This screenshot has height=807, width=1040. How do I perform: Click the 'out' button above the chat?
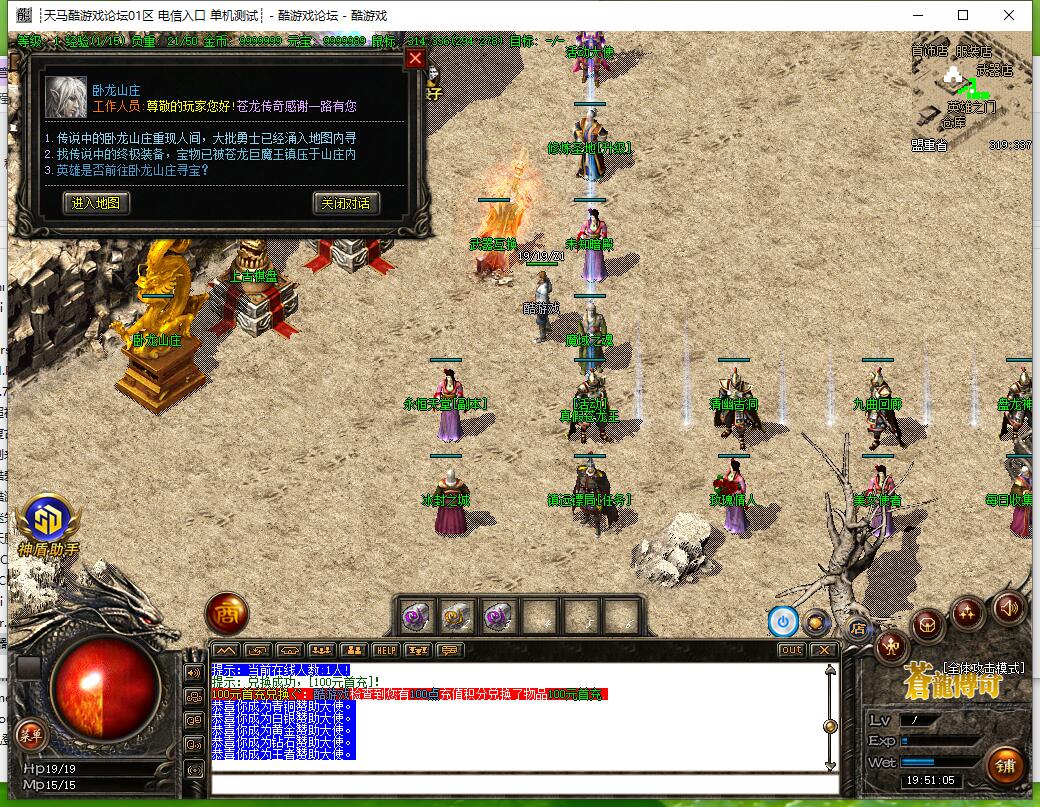[x=791, y=650]
